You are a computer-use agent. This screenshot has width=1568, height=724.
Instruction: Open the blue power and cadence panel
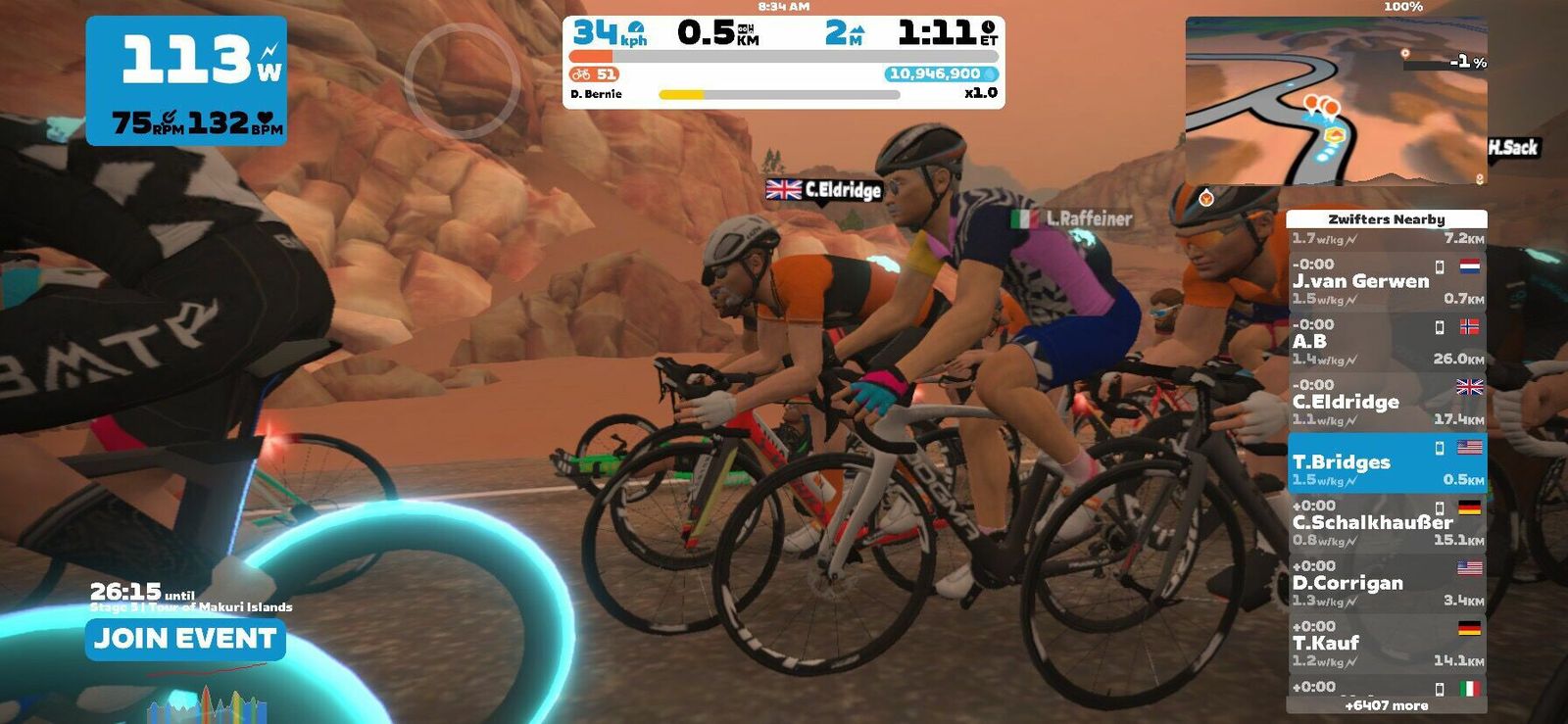tap(186, 80)
